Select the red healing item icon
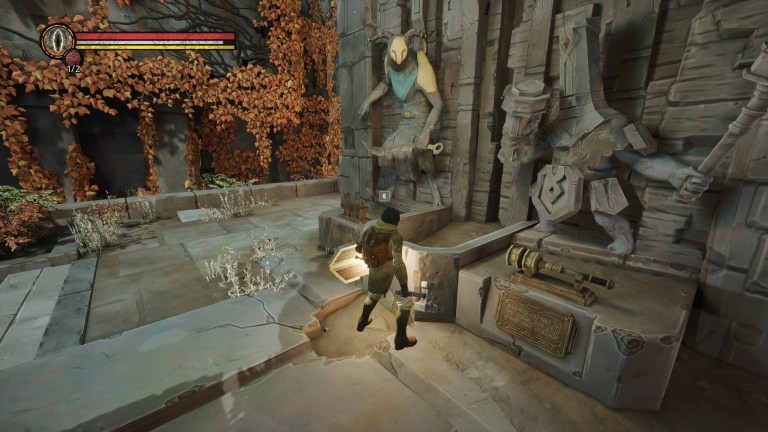The height and width of the screenshot is (432, 768). pos(72,58)
